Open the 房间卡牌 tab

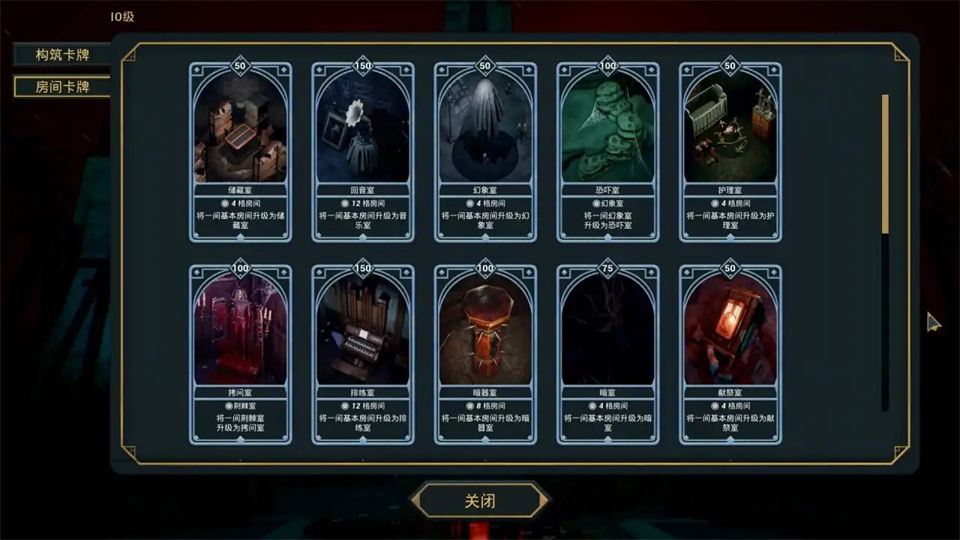click(62, 86)
